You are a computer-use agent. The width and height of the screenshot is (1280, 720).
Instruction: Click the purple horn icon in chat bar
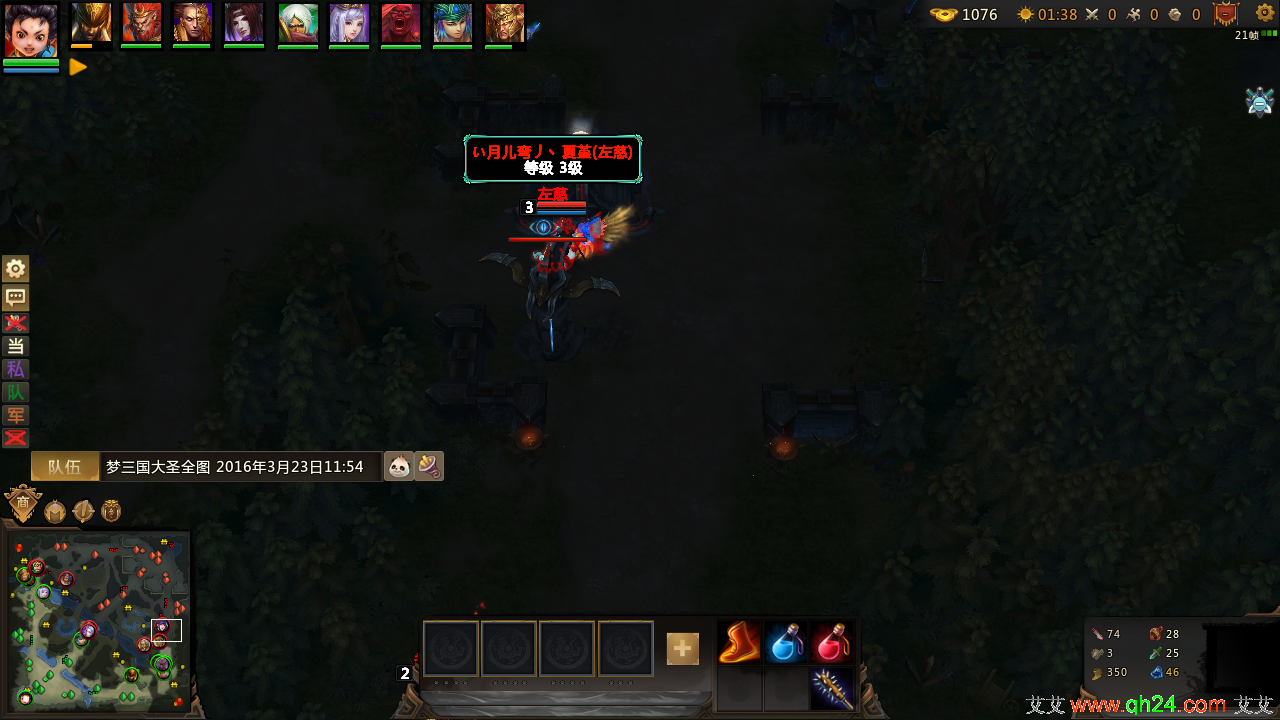pyautogui.click(x=429, y=466)
